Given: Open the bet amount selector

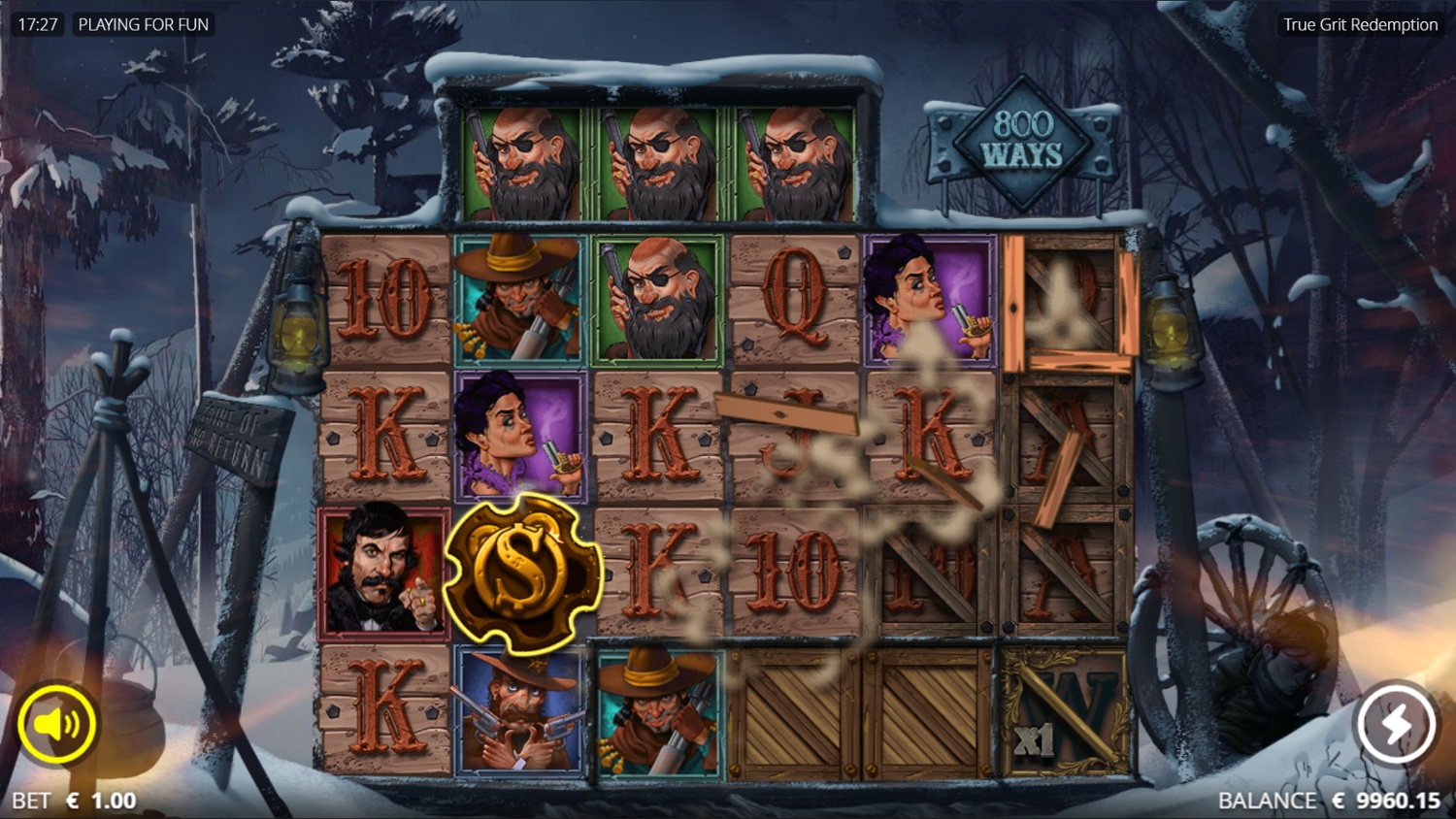Looking at the screenshot, I should coord(76,801).
